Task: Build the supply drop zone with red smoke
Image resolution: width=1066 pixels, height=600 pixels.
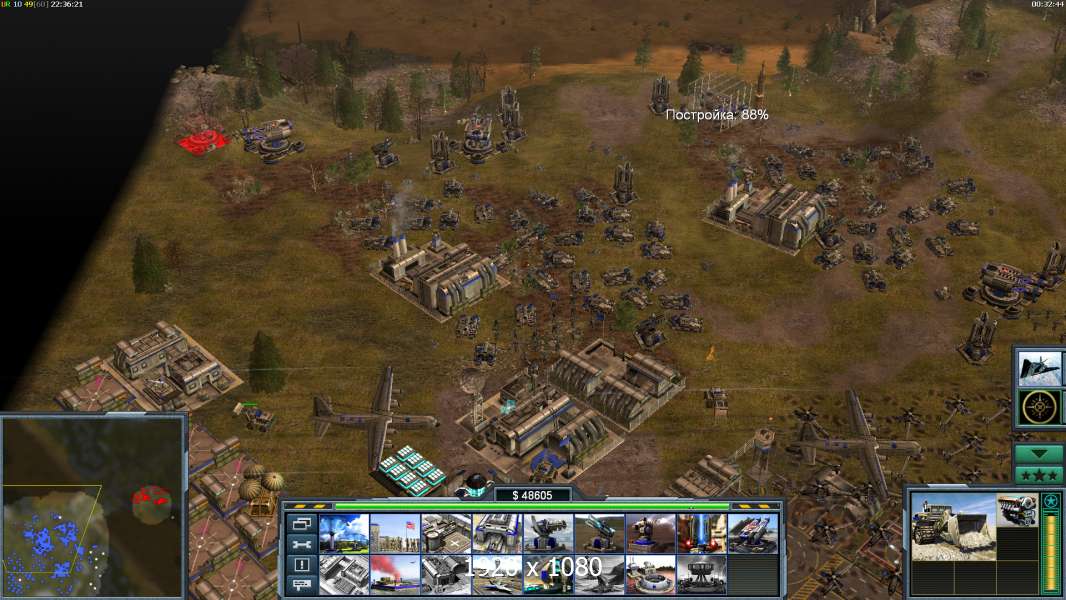Action: 395,574
